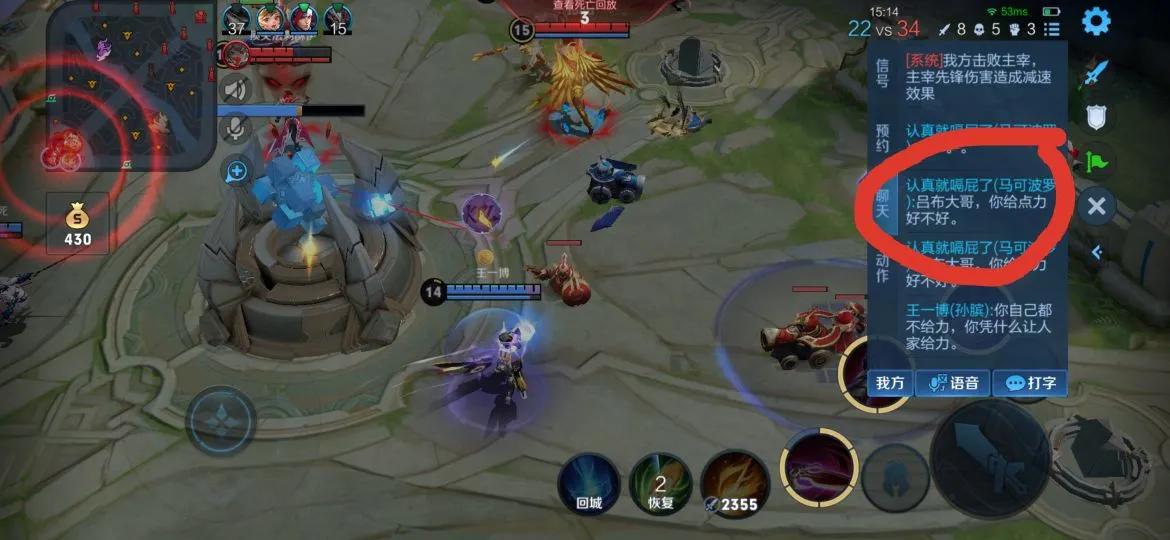Open text input with the 打字 button

[x=1030, y=382]
